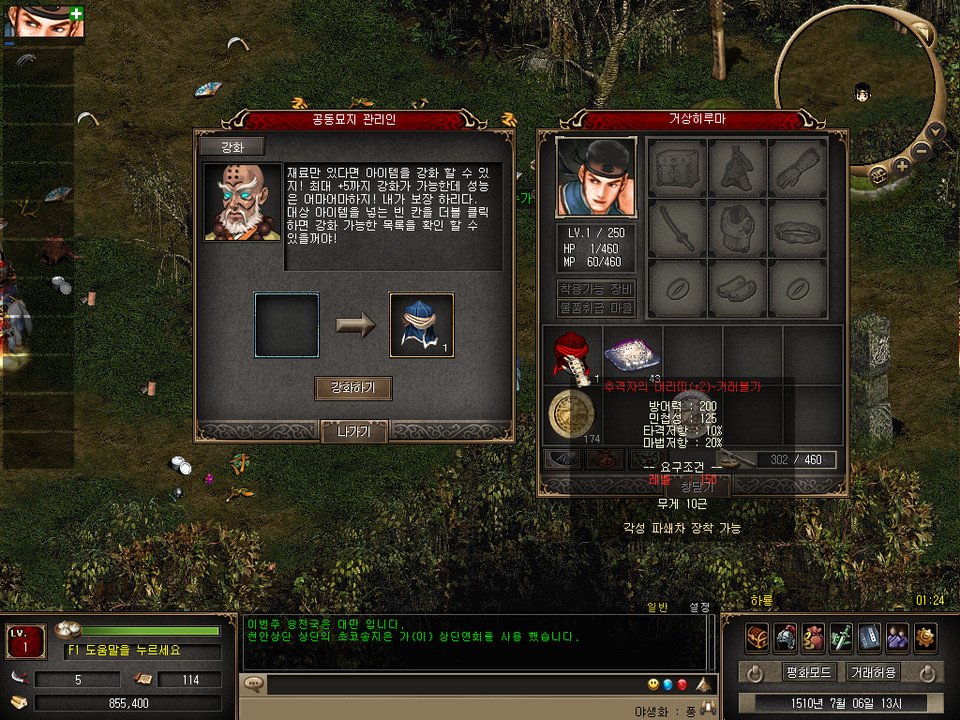Select the white powder pouch item
Viewport: 960px width, 720px height.
(x=632, y=354)
